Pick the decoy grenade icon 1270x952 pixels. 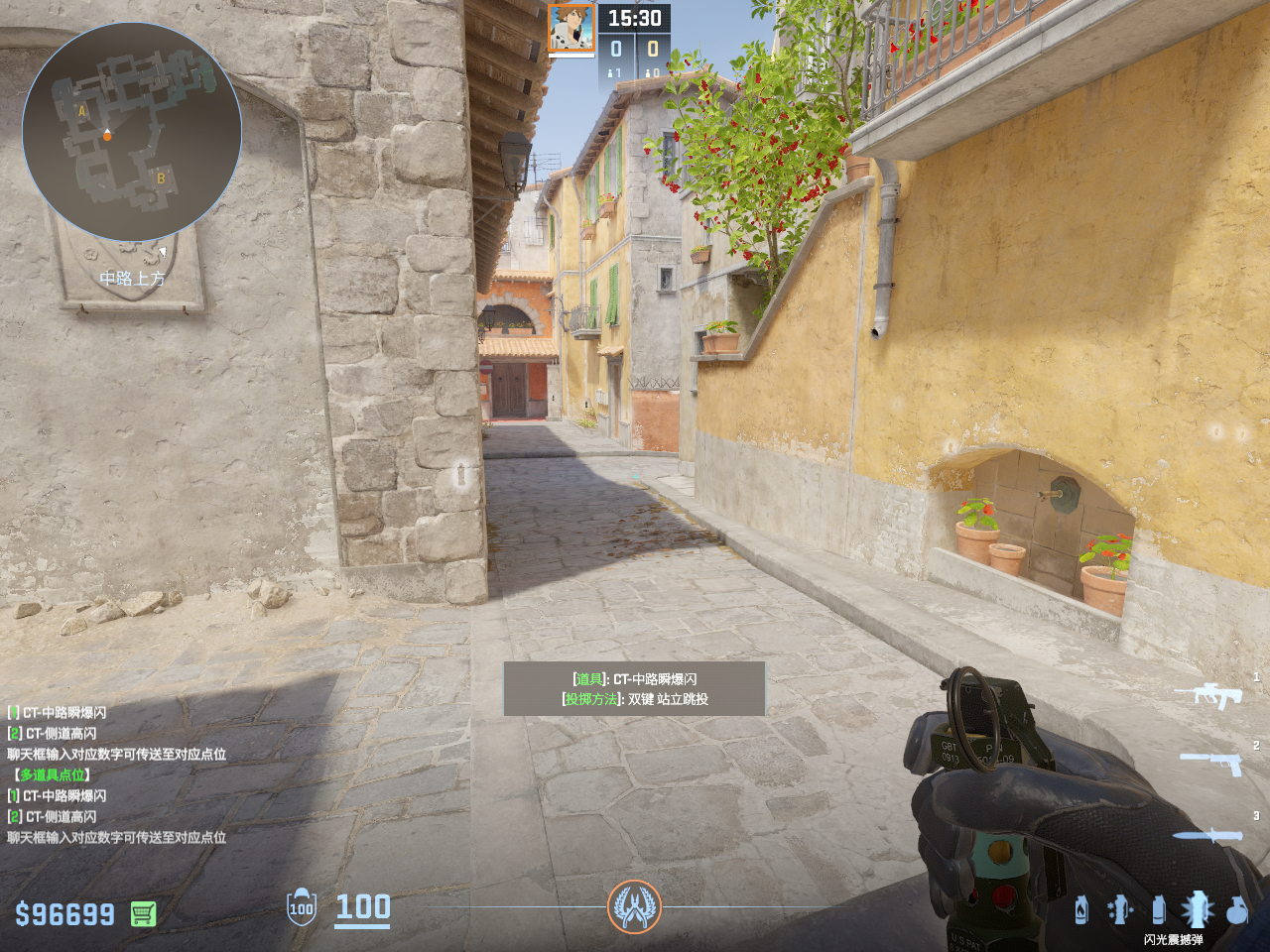(1119, 908)
